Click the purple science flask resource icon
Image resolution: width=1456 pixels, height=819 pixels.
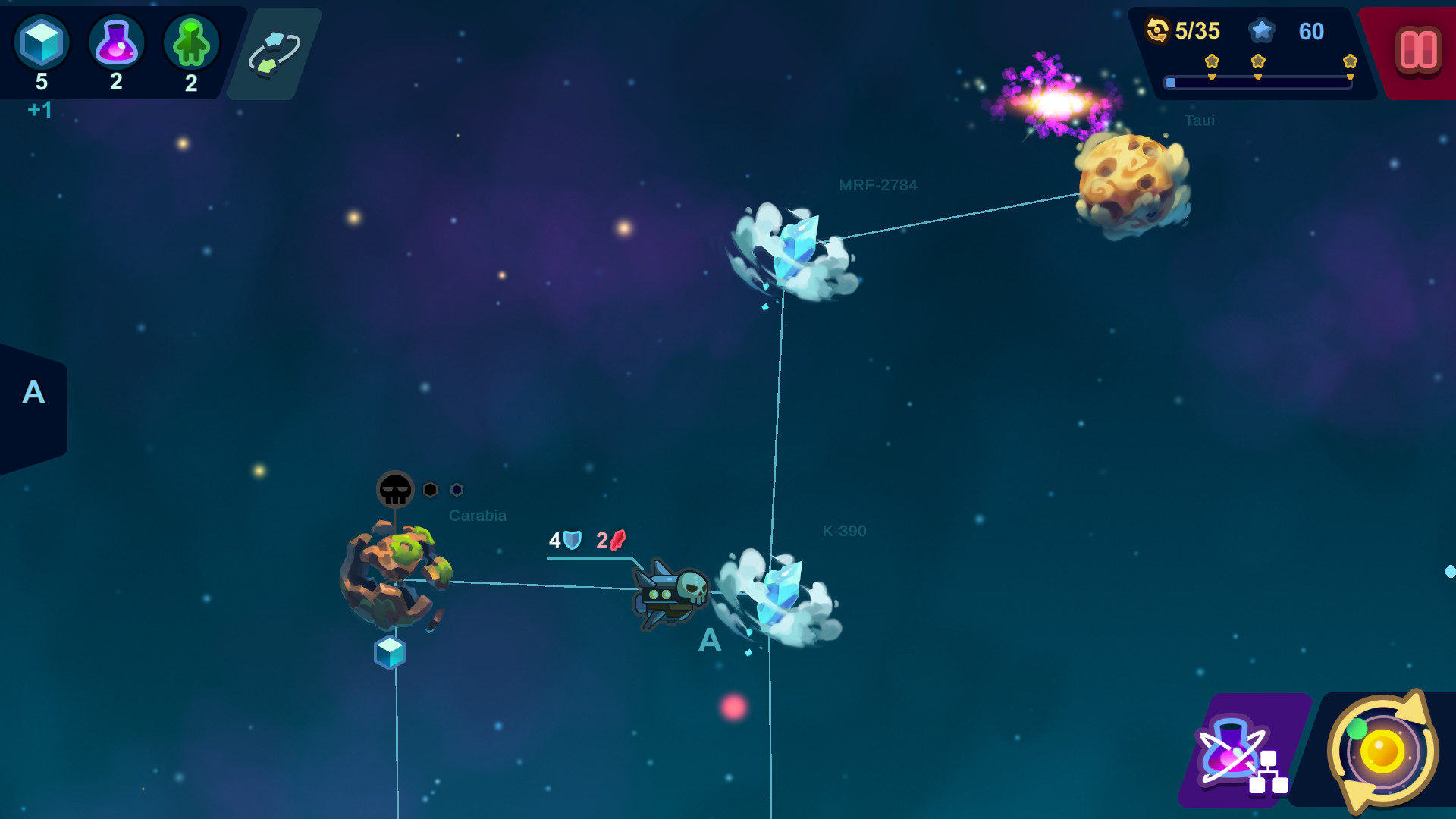coord(116,43)
